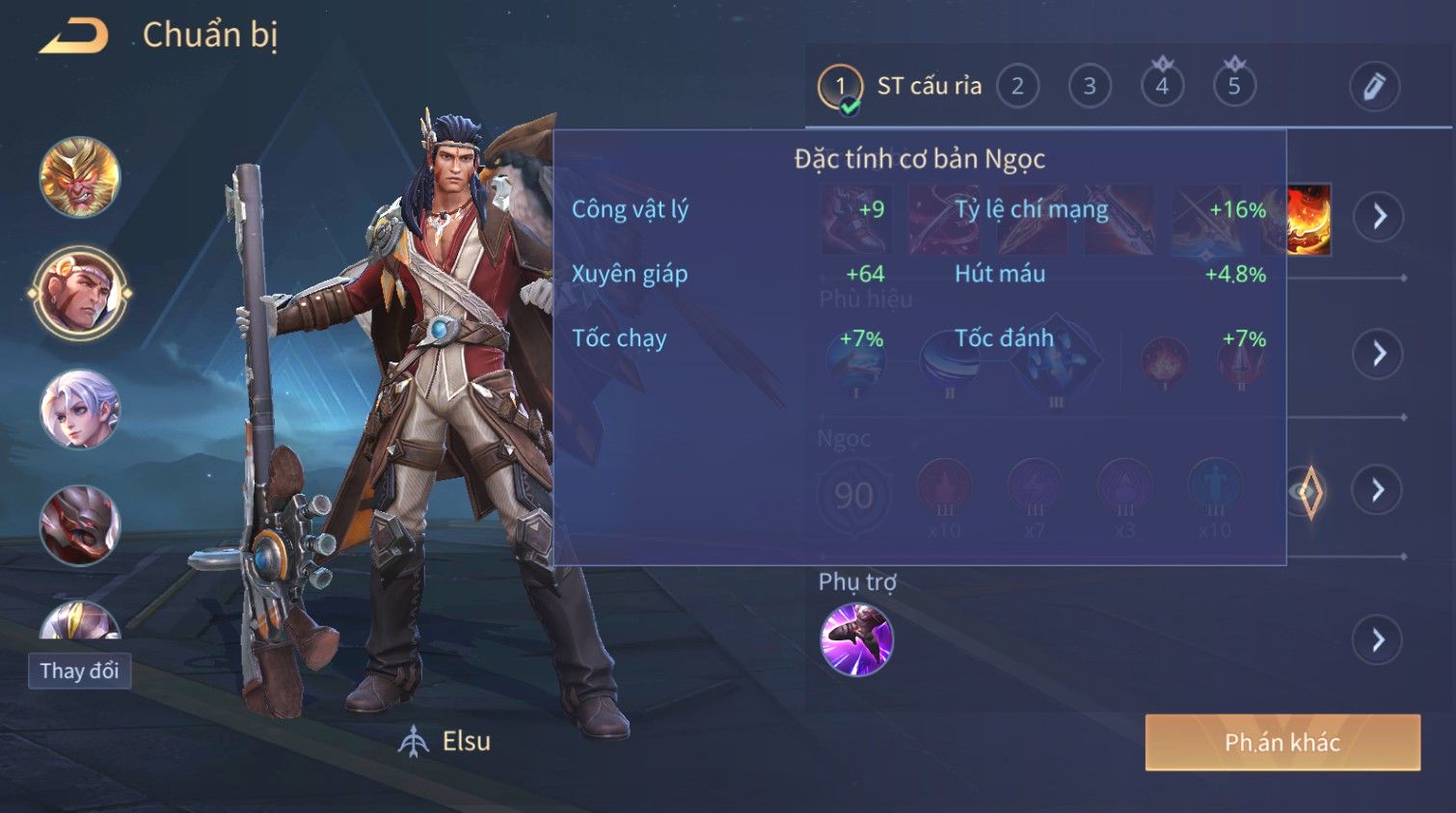Screen dimensions: 1456x813
Task: Select the purple Phụ trợ talent icon
Action: [x=856, y=639]
